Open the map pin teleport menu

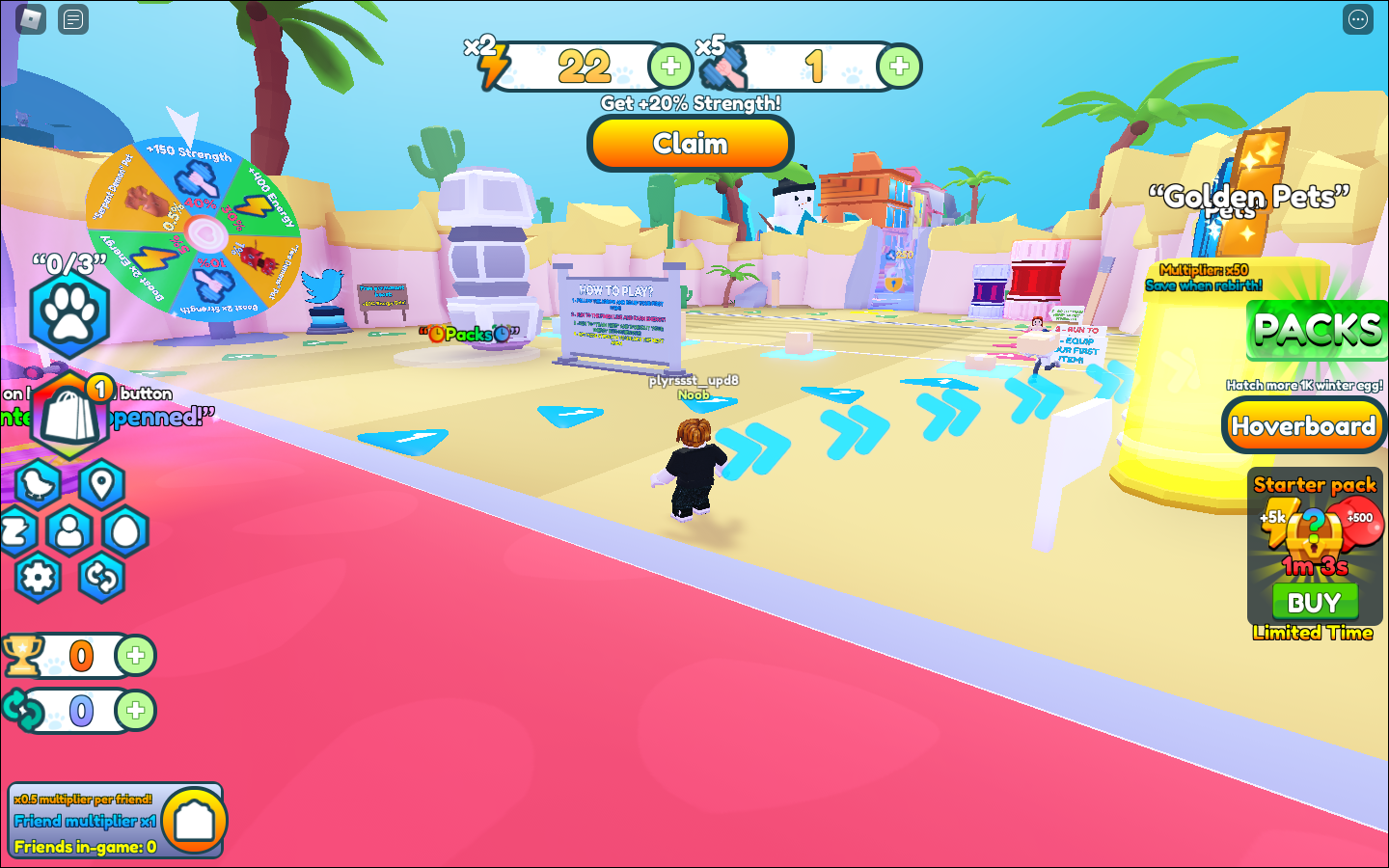pyautogui.click(x=101, y=483)
